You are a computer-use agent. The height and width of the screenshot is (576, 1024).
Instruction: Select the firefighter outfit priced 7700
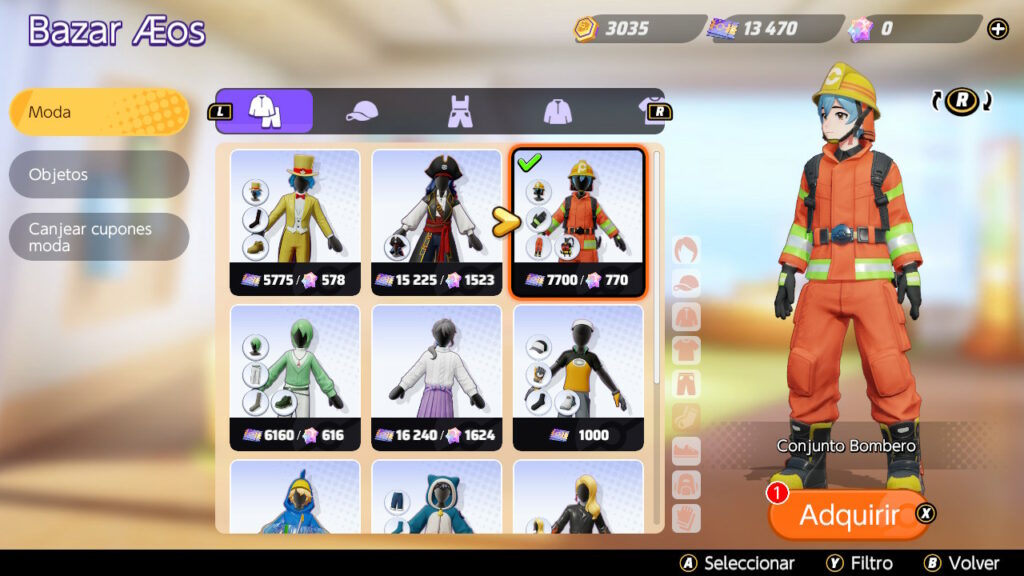(578, 222)
